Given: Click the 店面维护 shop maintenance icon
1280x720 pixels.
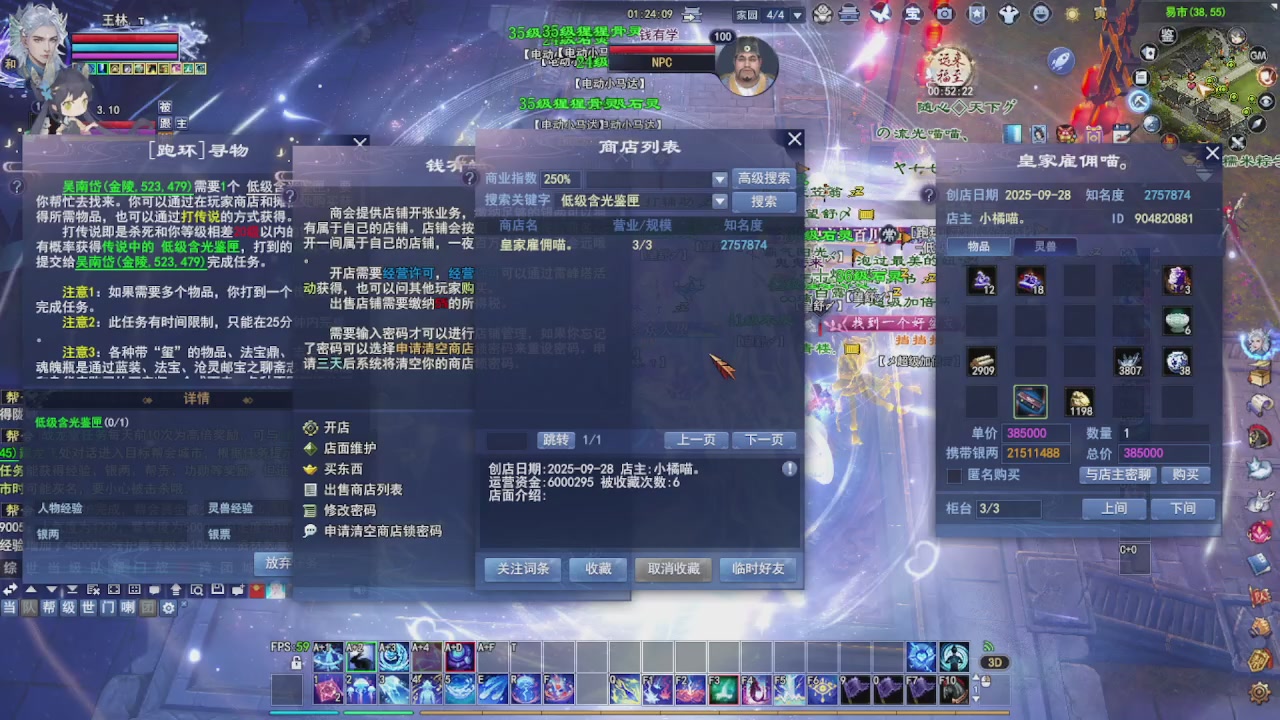Looking at the screenshot, I should (x=310, y=447).
